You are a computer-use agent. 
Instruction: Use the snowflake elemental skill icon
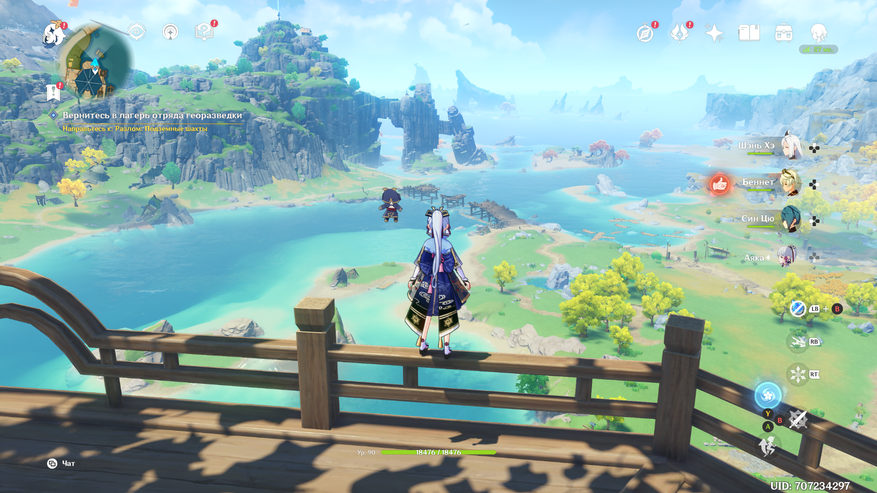(797, 374)
